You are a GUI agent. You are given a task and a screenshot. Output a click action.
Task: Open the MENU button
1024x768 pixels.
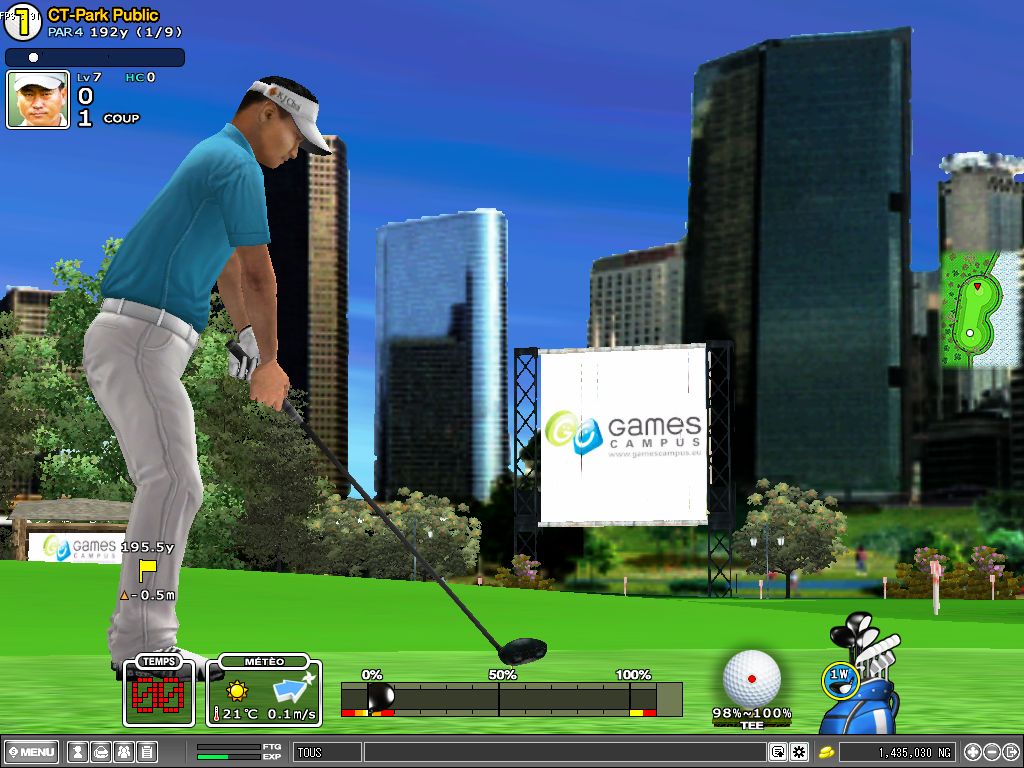click(x=32, y=752)
